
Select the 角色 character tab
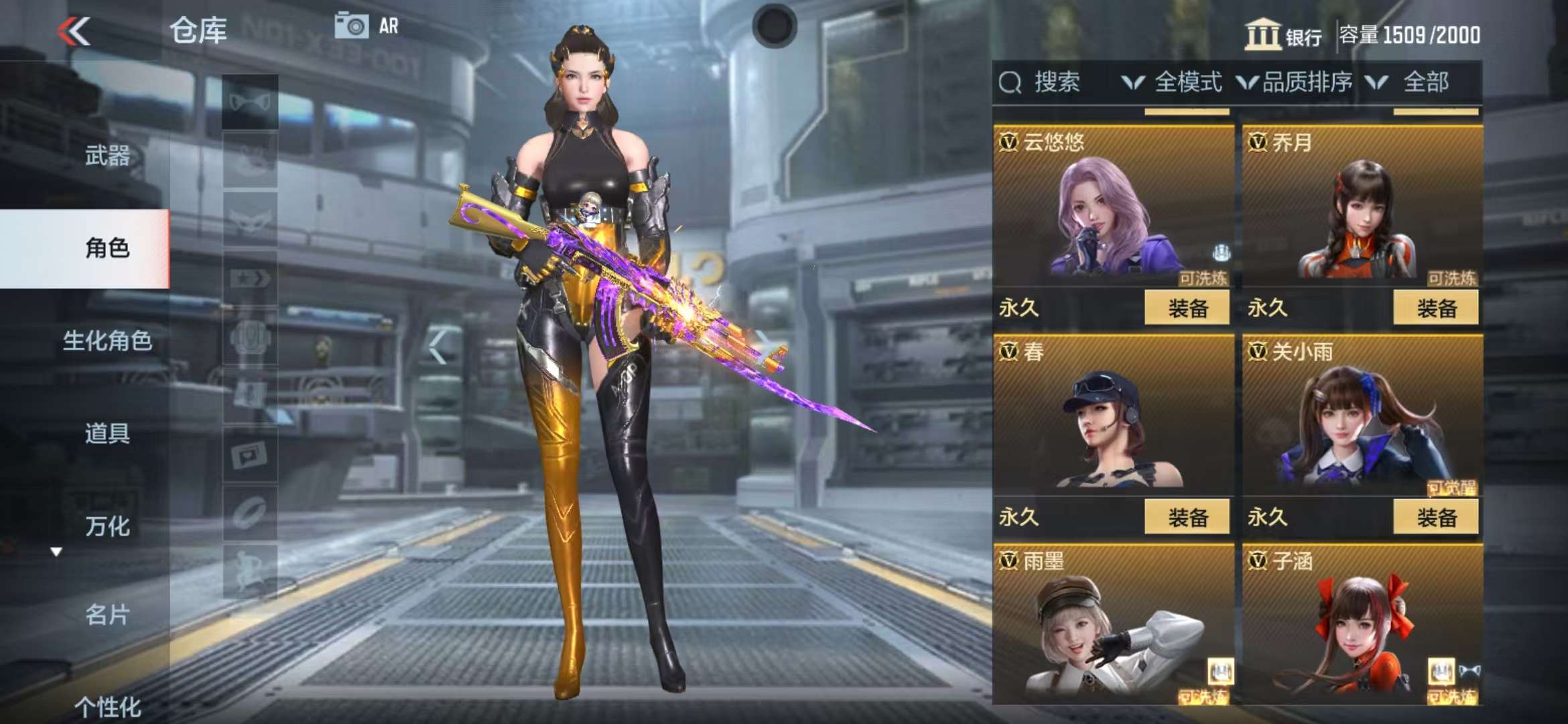(x=107, y=248)
